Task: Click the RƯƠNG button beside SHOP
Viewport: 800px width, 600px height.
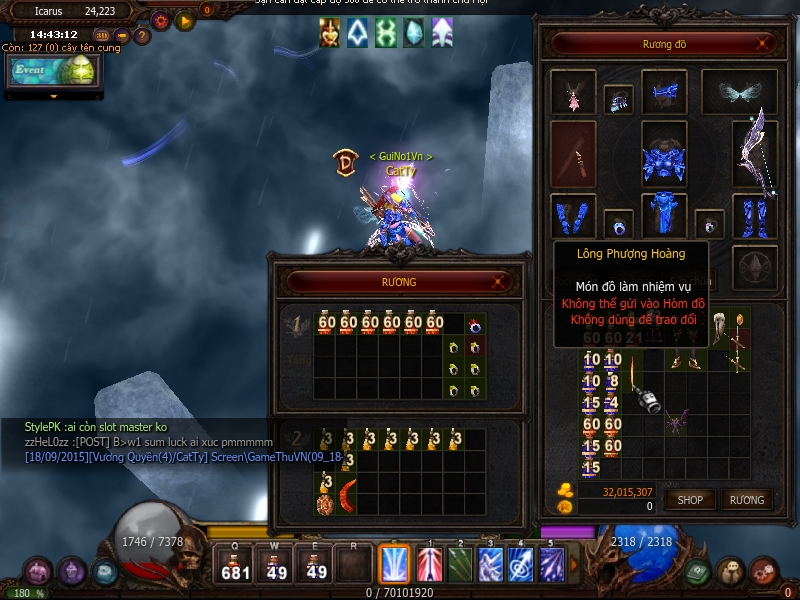Action: pos(746,499)
